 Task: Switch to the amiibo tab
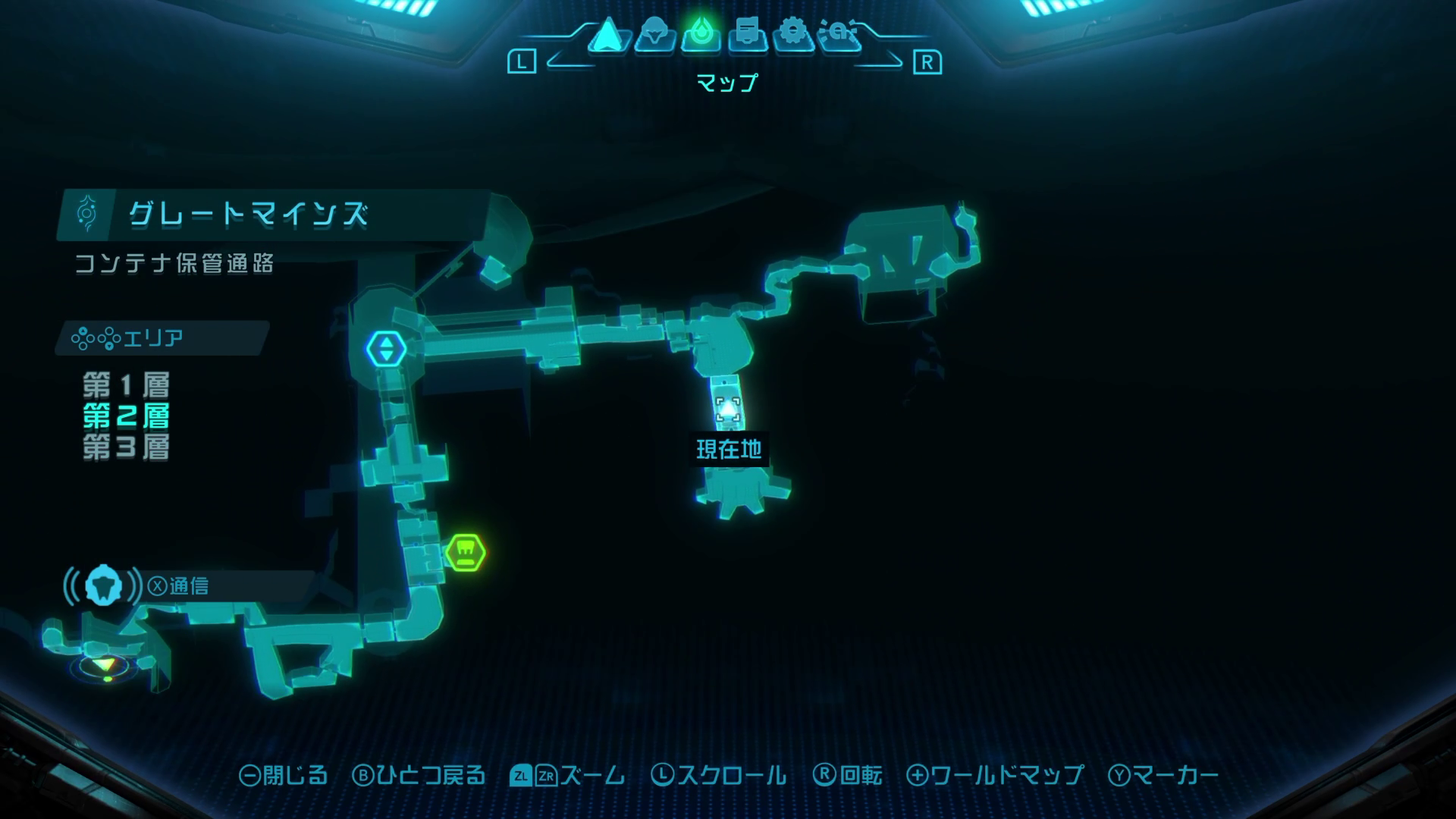click(x=840, y=35)
